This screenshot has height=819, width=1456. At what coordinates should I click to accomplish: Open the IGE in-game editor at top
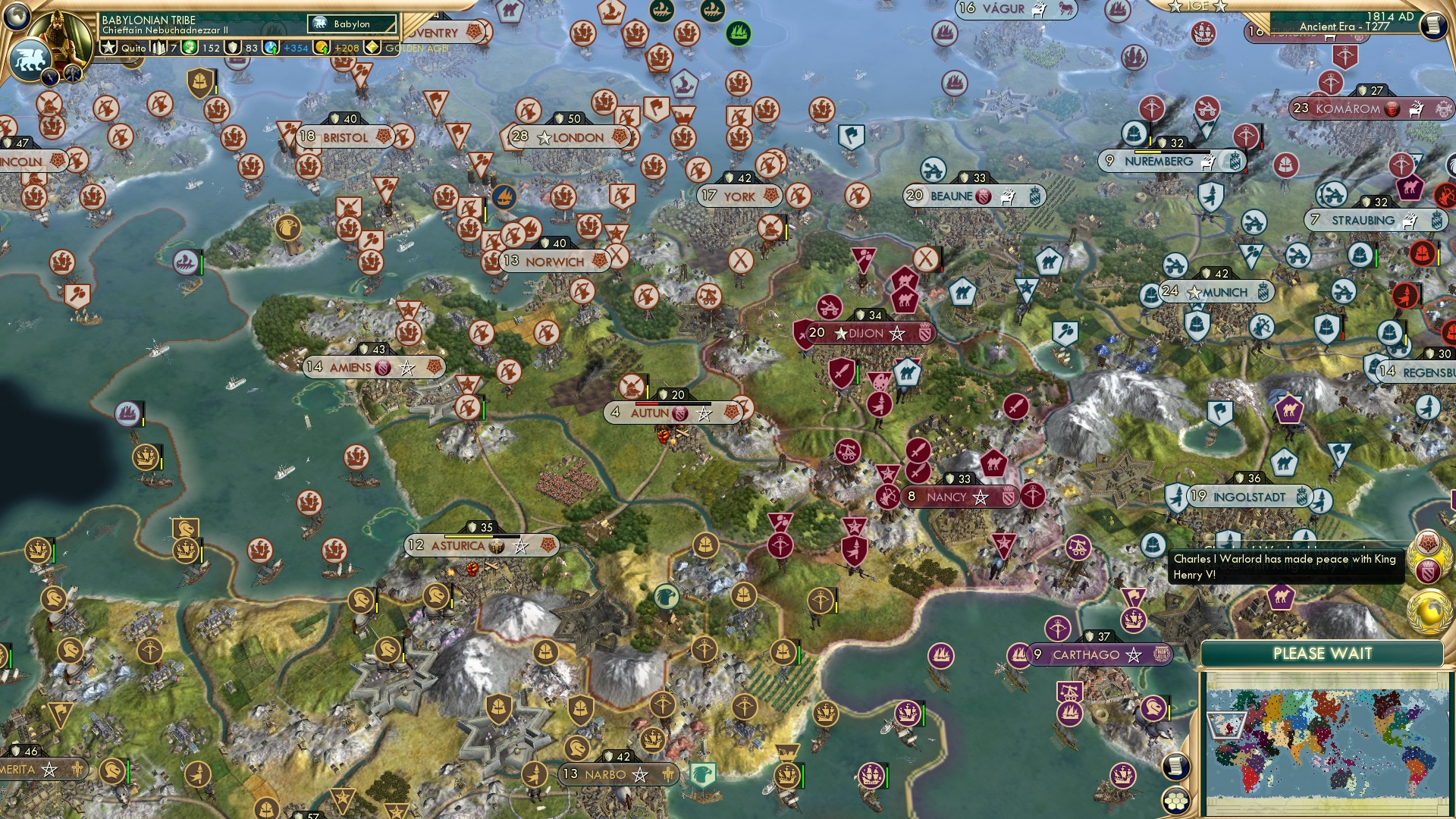click(1198, 8)
